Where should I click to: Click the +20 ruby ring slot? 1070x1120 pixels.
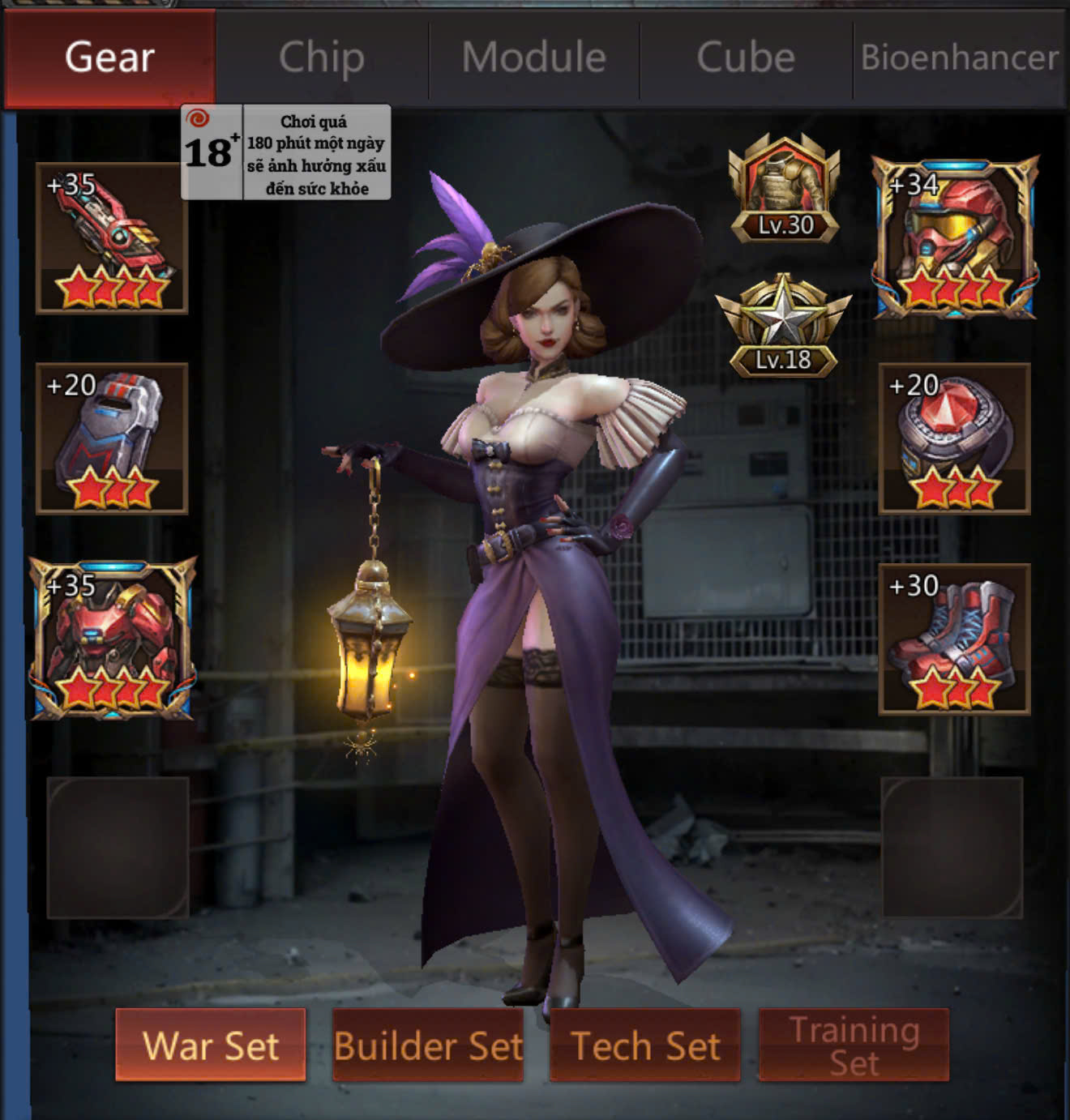[x=954, y=438]
